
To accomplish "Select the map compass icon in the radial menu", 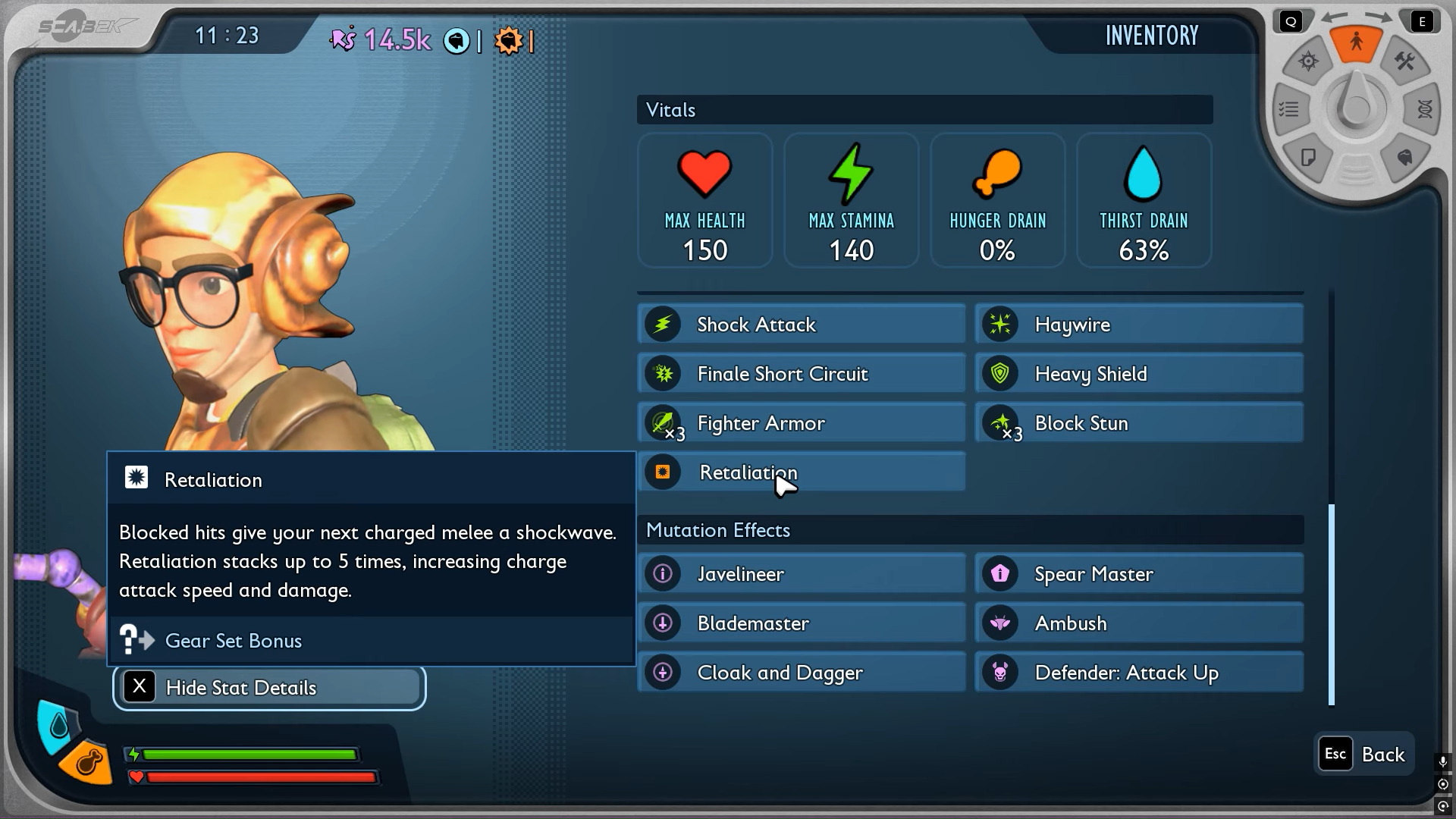I will pyautogui.click(x=1309, y=61).
